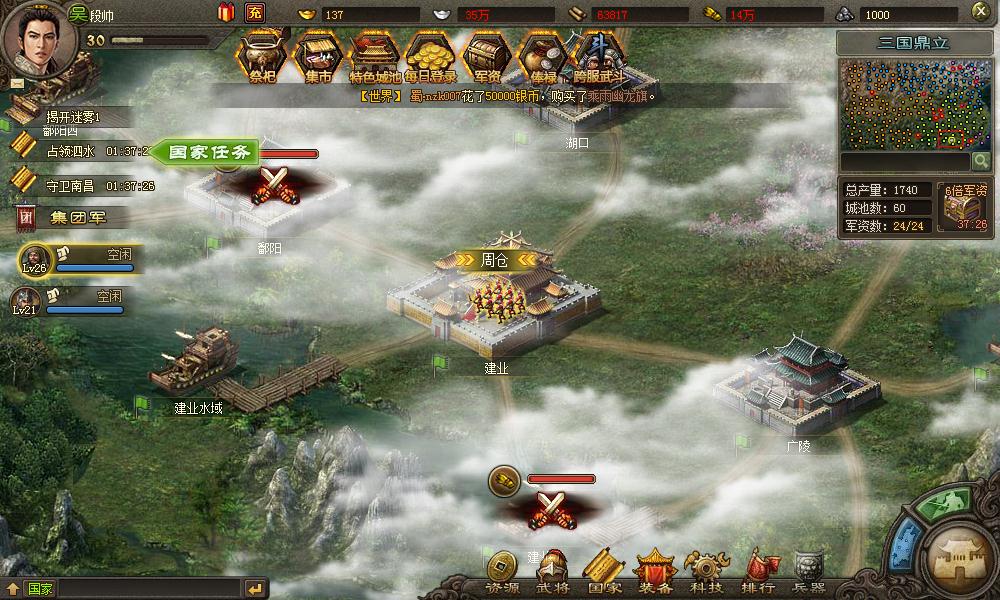Image resolution: width=1000 pixels, height=600 pixels.
Task: Click the minimap magnifier search button
Action: [x=980, y=161]
